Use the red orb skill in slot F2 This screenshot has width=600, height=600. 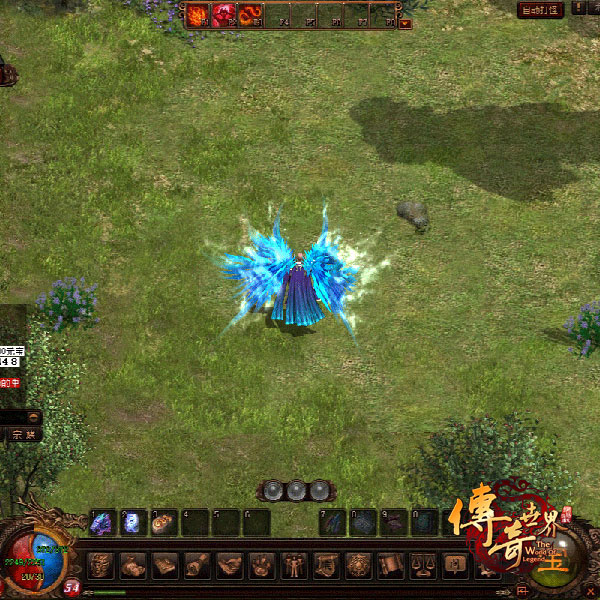point(223,15)
